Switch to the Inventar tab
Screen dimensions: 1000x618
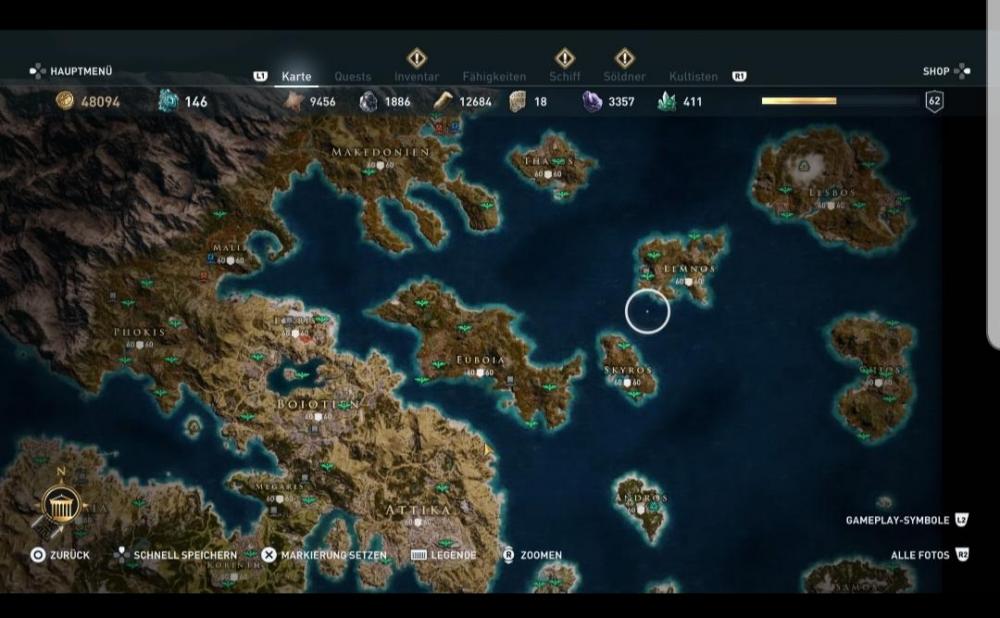[x=416, y=76]
